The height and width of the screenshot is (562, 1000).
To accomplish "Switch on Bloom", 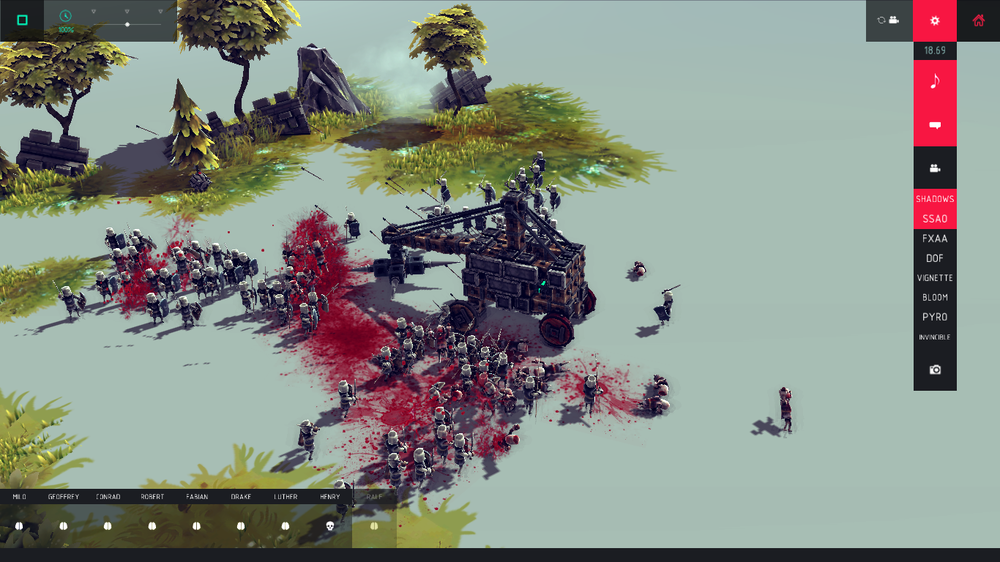I will pyautogui.click(x=935, y=298).
